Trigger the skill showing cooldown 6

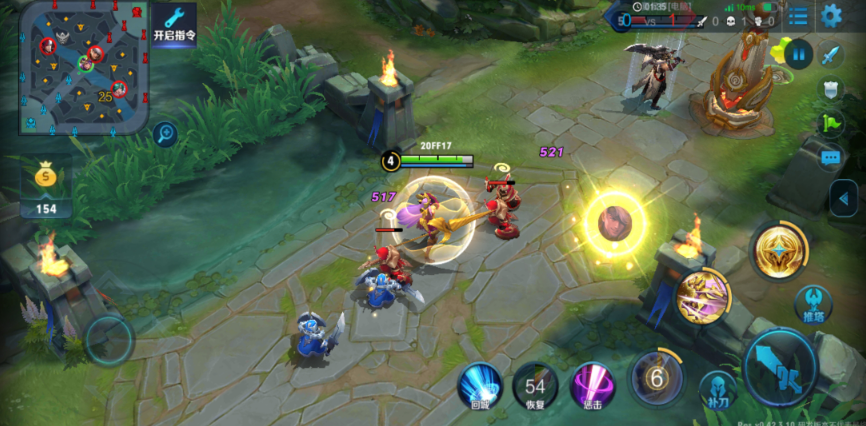[656, 378]
